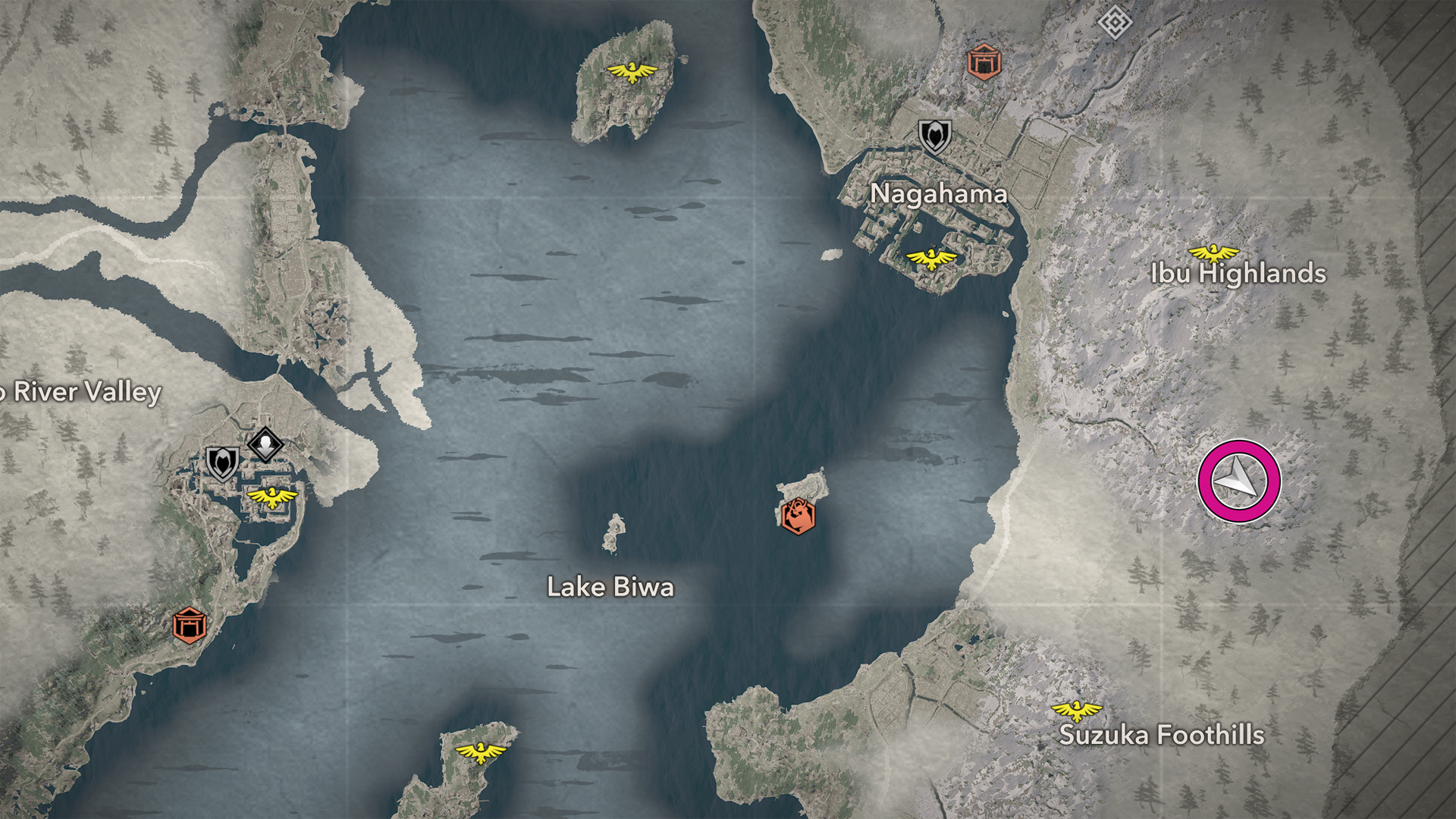Select the player arrow in the pink circle
Viewport: 1456px width, 819px height.
click(x=1238, y=482)
